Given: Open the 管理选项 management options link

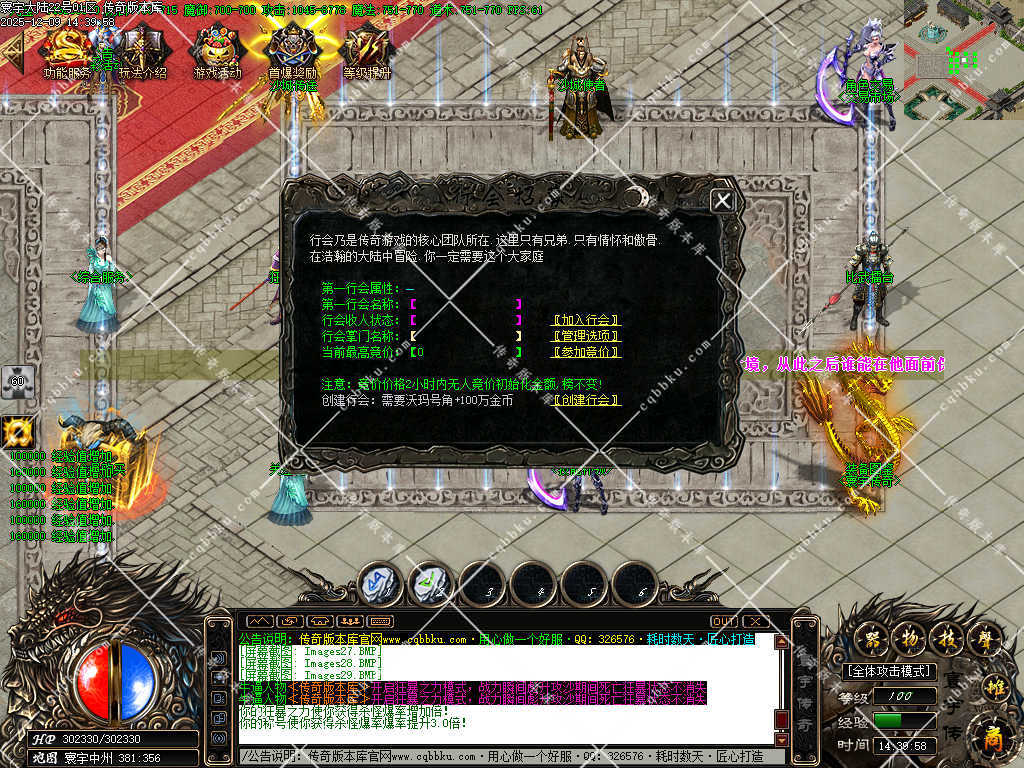Looking at the screenshot, I should click(587, 336).
